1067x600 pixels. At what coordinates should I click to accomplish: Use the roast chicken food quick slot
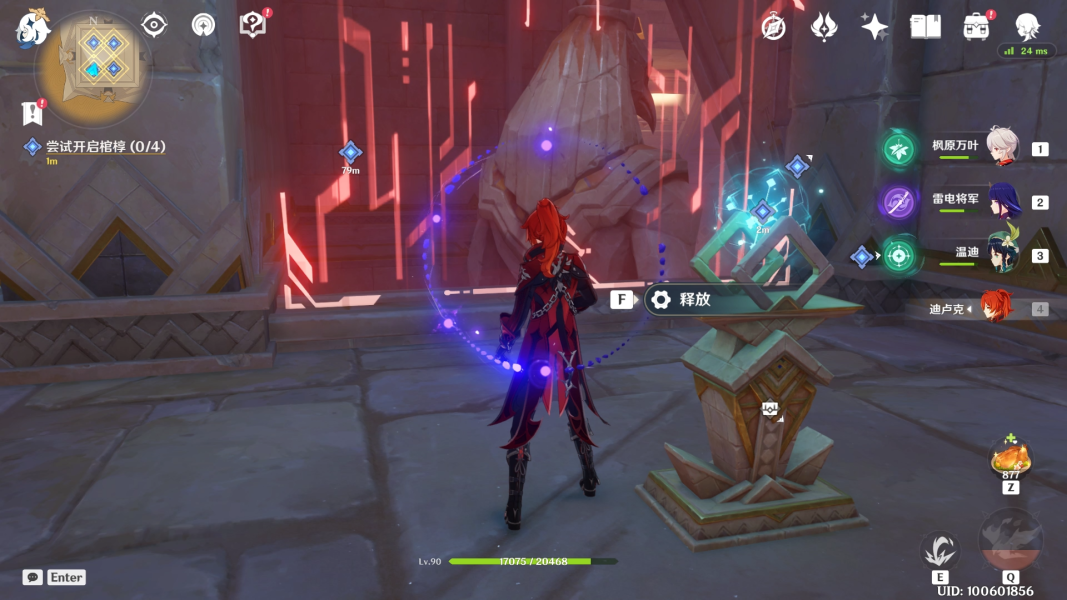(1010, 460)
